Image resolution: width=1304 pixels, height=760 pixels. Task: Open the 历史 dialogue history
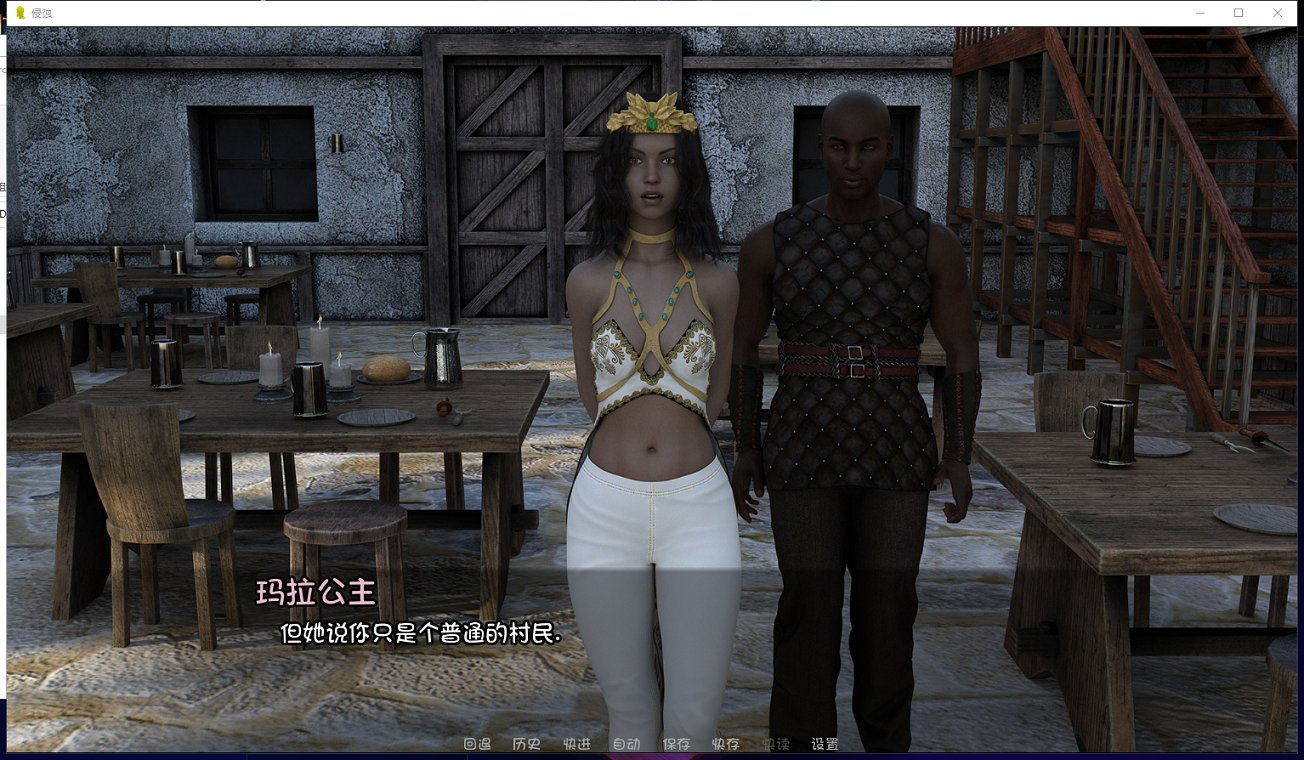coord(525,744)
